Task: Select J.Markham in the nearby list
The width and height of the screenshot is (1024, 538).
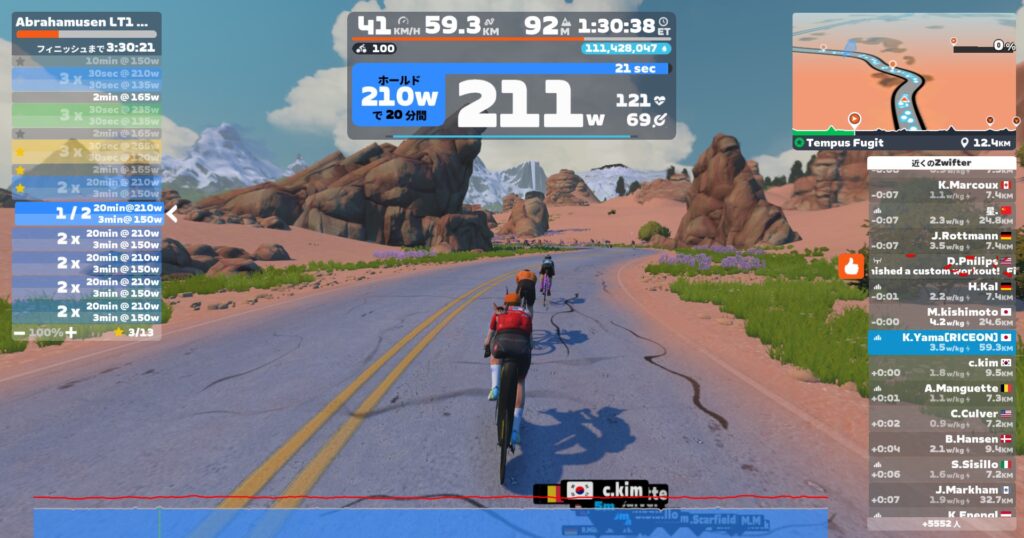Action: click(941, 494)
